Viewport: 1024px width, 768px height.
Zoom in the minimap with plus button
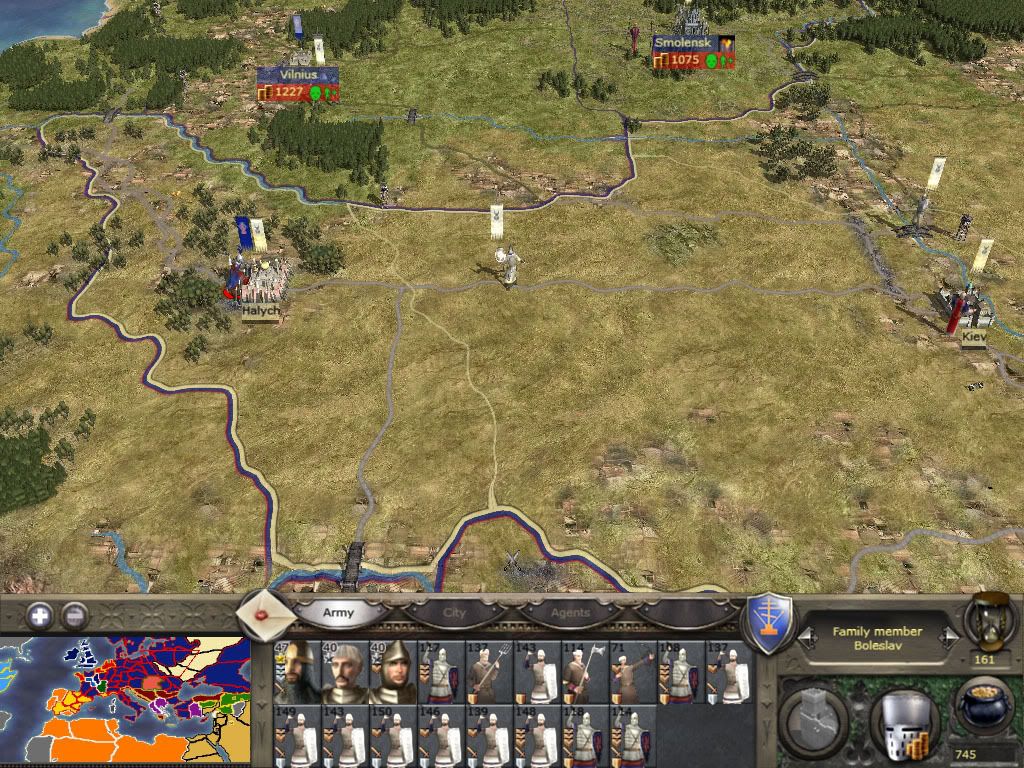(x=40, y=616)
